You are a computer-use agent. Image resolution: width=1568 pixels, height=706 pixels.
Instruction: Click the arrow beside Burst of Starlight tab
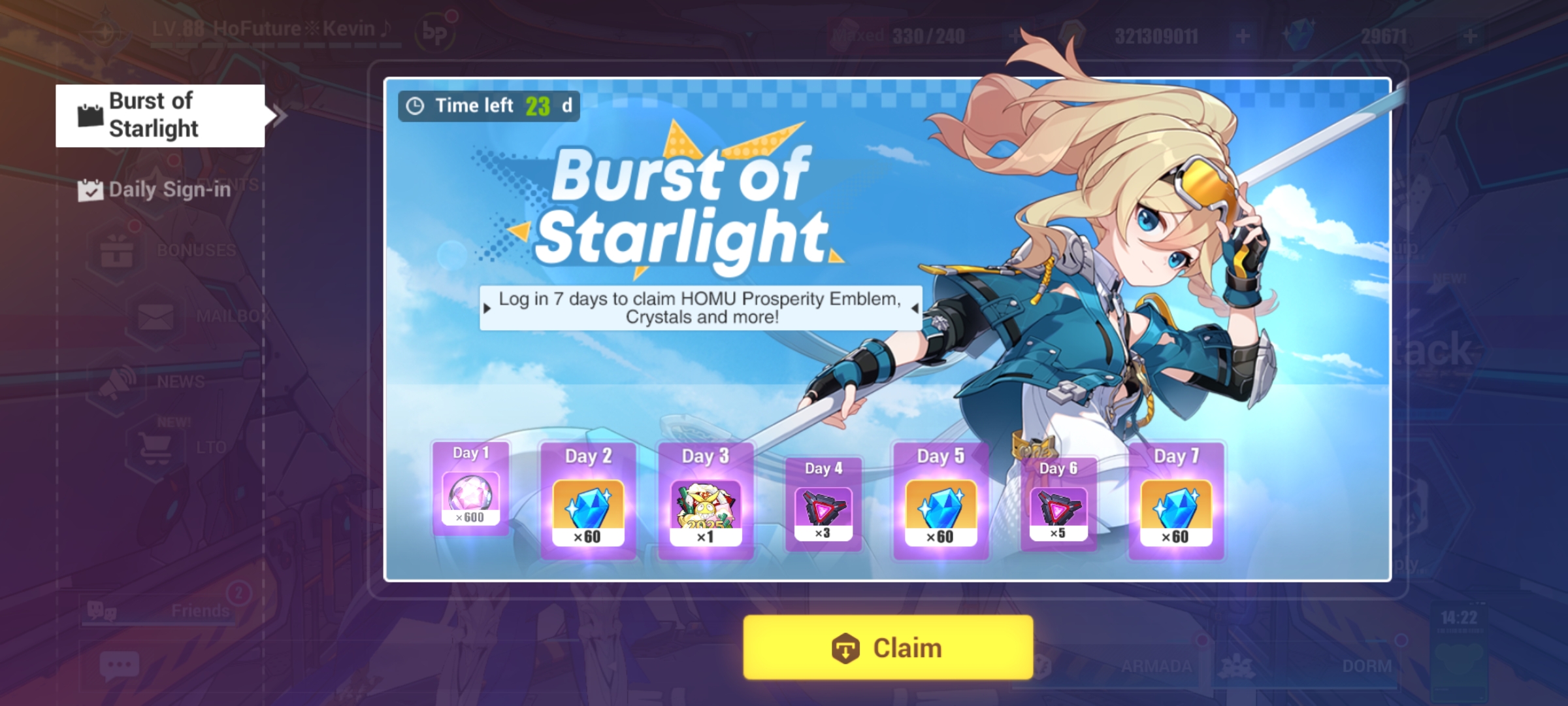[280, 116]
